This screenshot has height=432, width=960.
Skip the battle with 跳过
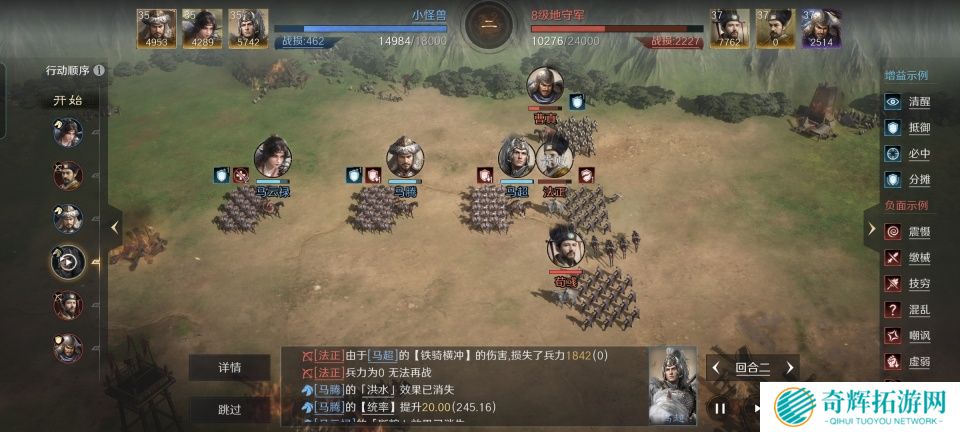230,409
